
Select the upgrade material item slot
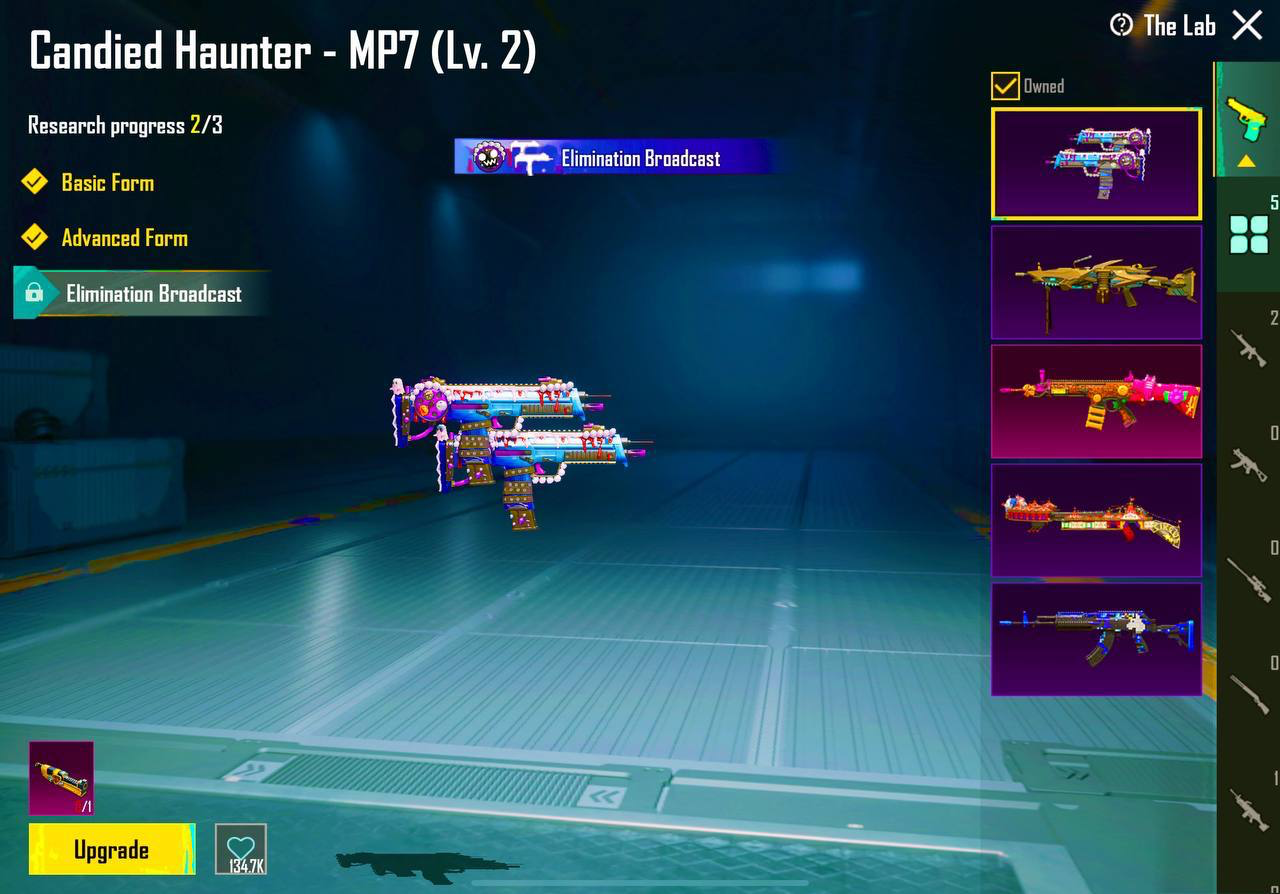click(x=61, y=777)
